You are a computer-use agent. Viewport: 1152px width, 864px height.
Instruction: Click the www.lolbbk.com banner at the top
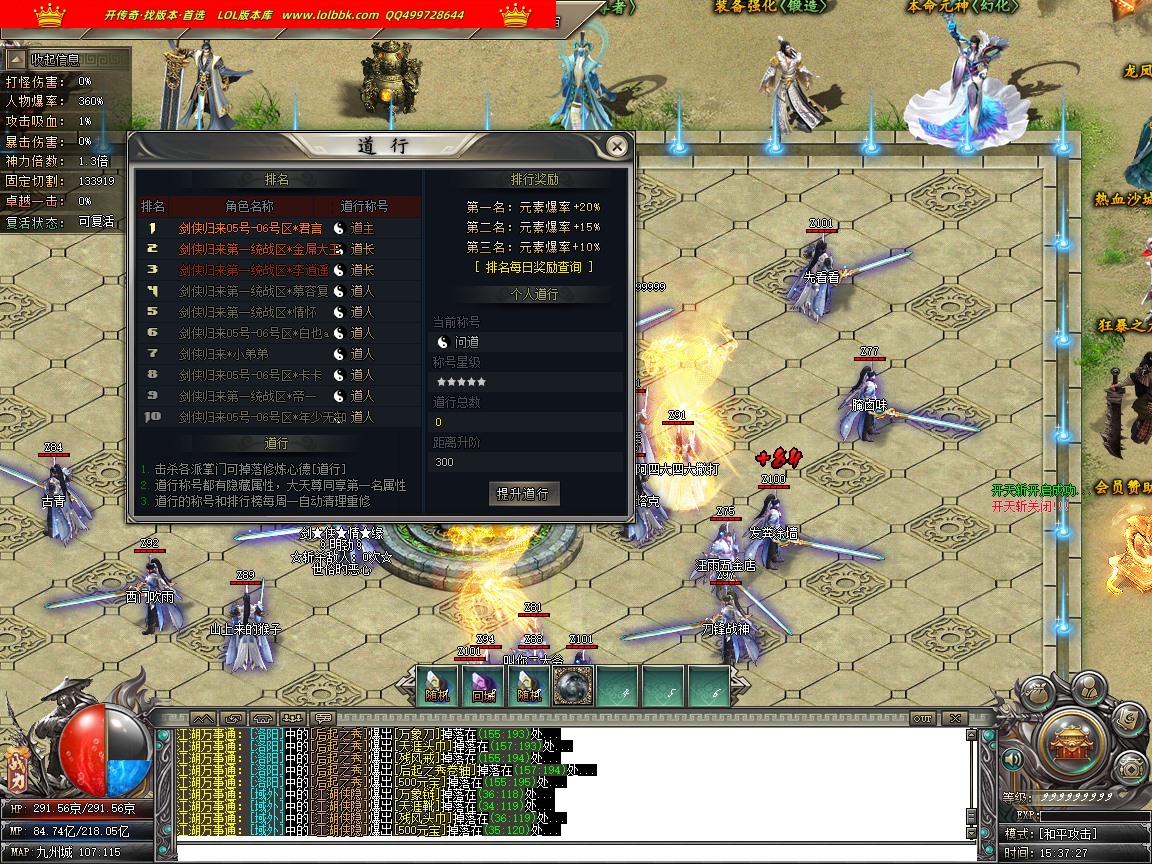click(x=330, y=15)
